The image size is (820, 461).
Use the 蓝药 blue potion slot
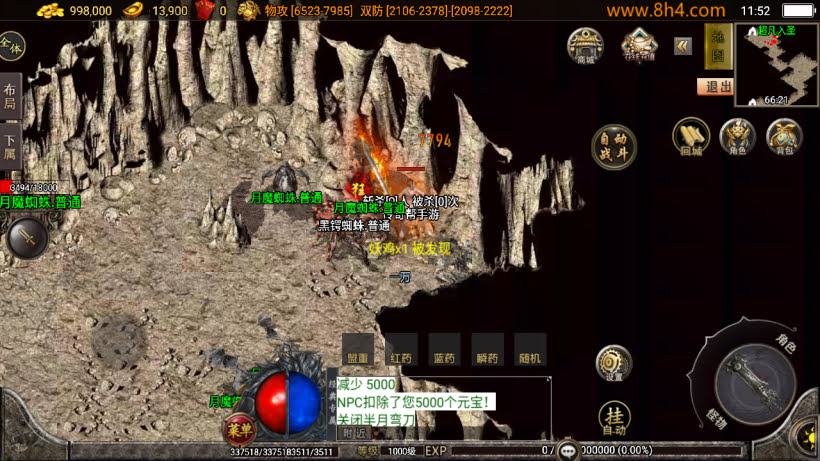click(444, 350)
